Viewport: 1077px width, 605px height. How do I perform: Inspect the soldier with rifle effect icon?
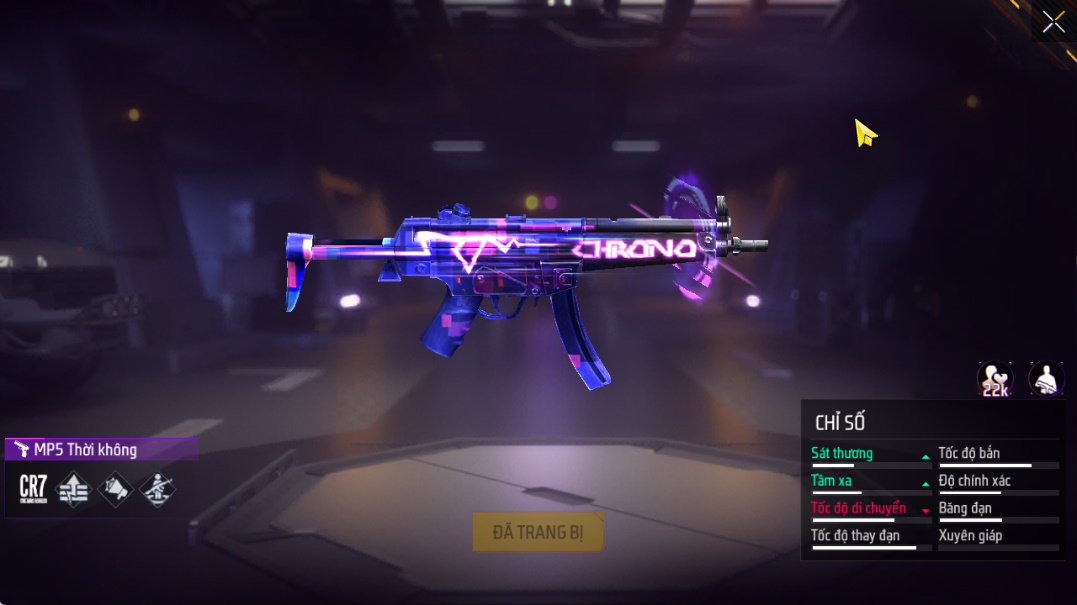158,489
